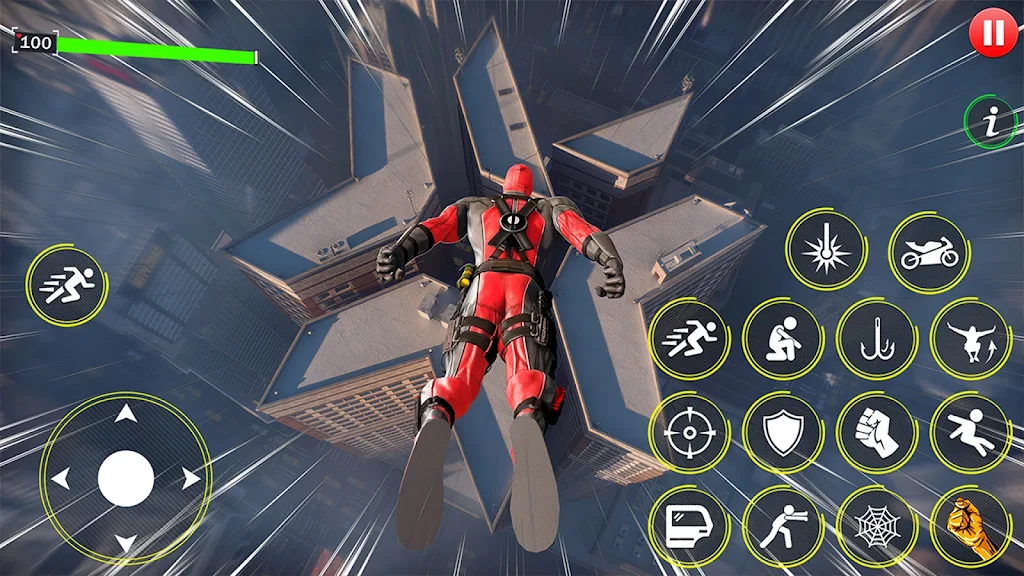Image resolution: width=1024 pixels, height=576 pixels.
Task: Pause the game with the red button
Action: tap(993, 34)
